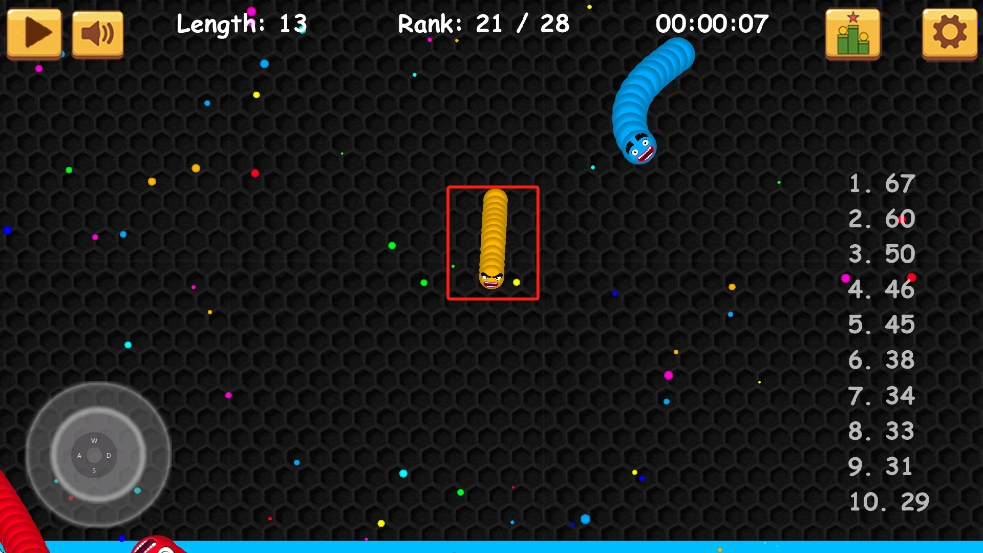Click the virtual joystick control pad
The height and width of the screenshot is (553, 983).
[97, 456]
